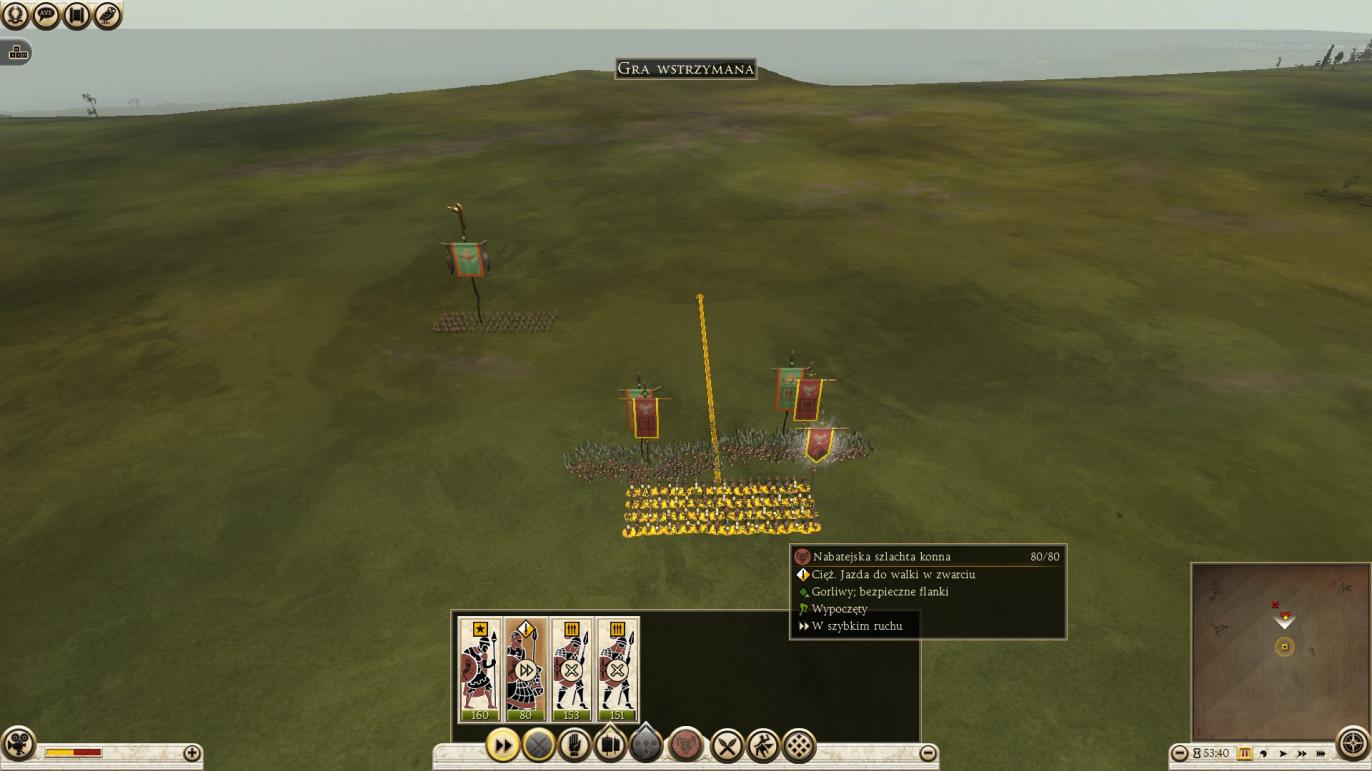Image resolution: width=1372 pixels, height=771 pixels.
Task: Open the owl advisor icon
Action: pos(107,15)
